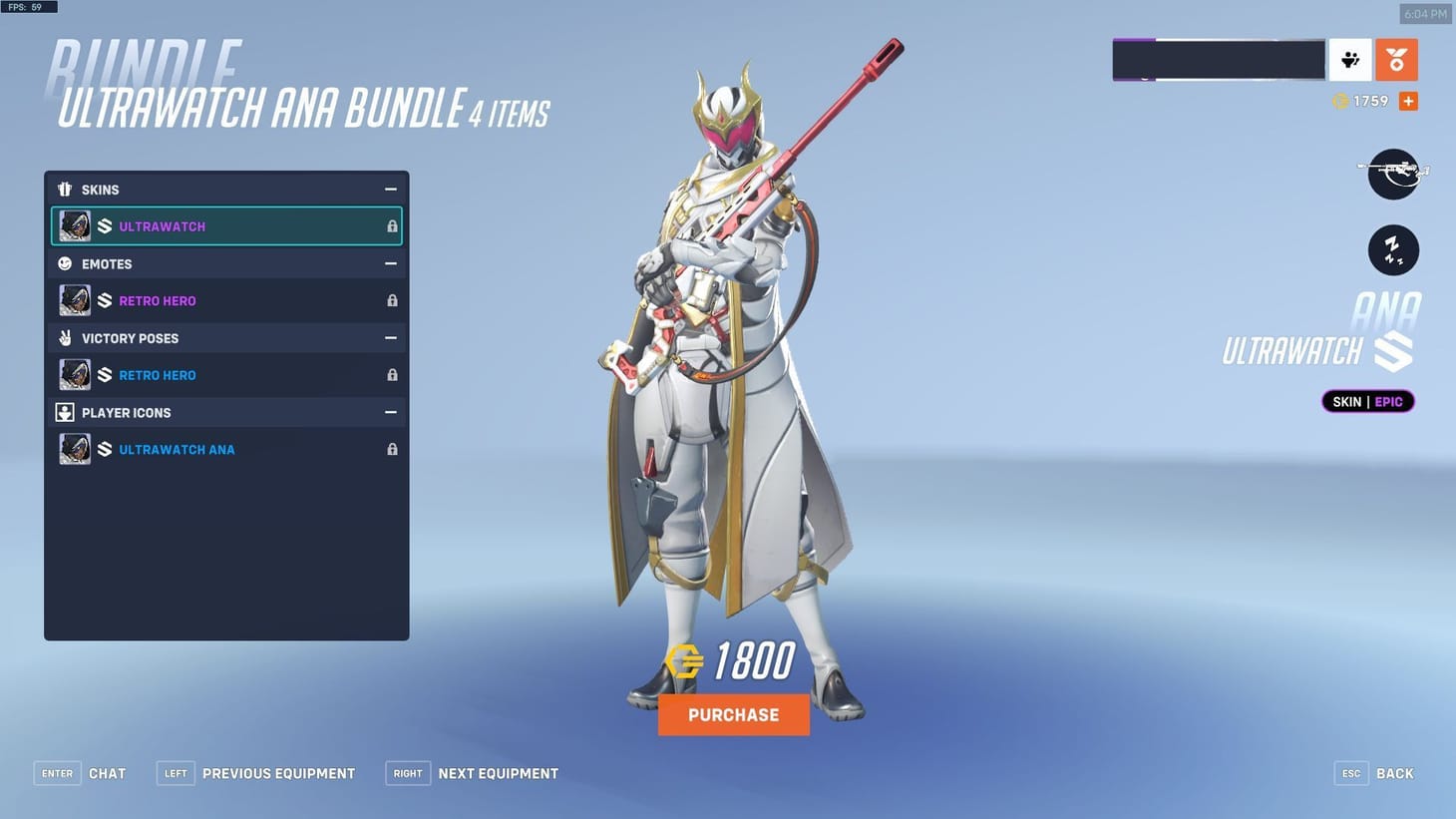Viewport: 1456px width, 819px height.
Task: Click the download icon next to PLAYER ICONS
Action: tap(65, 412)
